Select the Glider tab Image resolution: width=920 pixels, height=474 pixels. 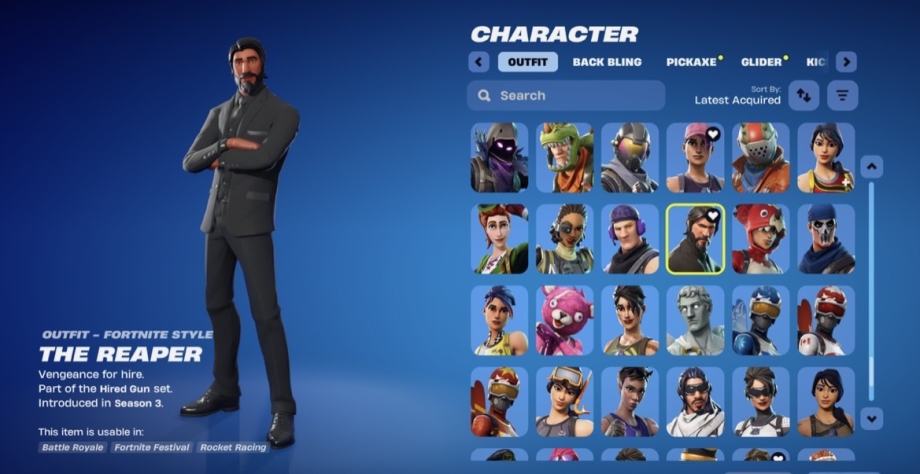(762, 62)
